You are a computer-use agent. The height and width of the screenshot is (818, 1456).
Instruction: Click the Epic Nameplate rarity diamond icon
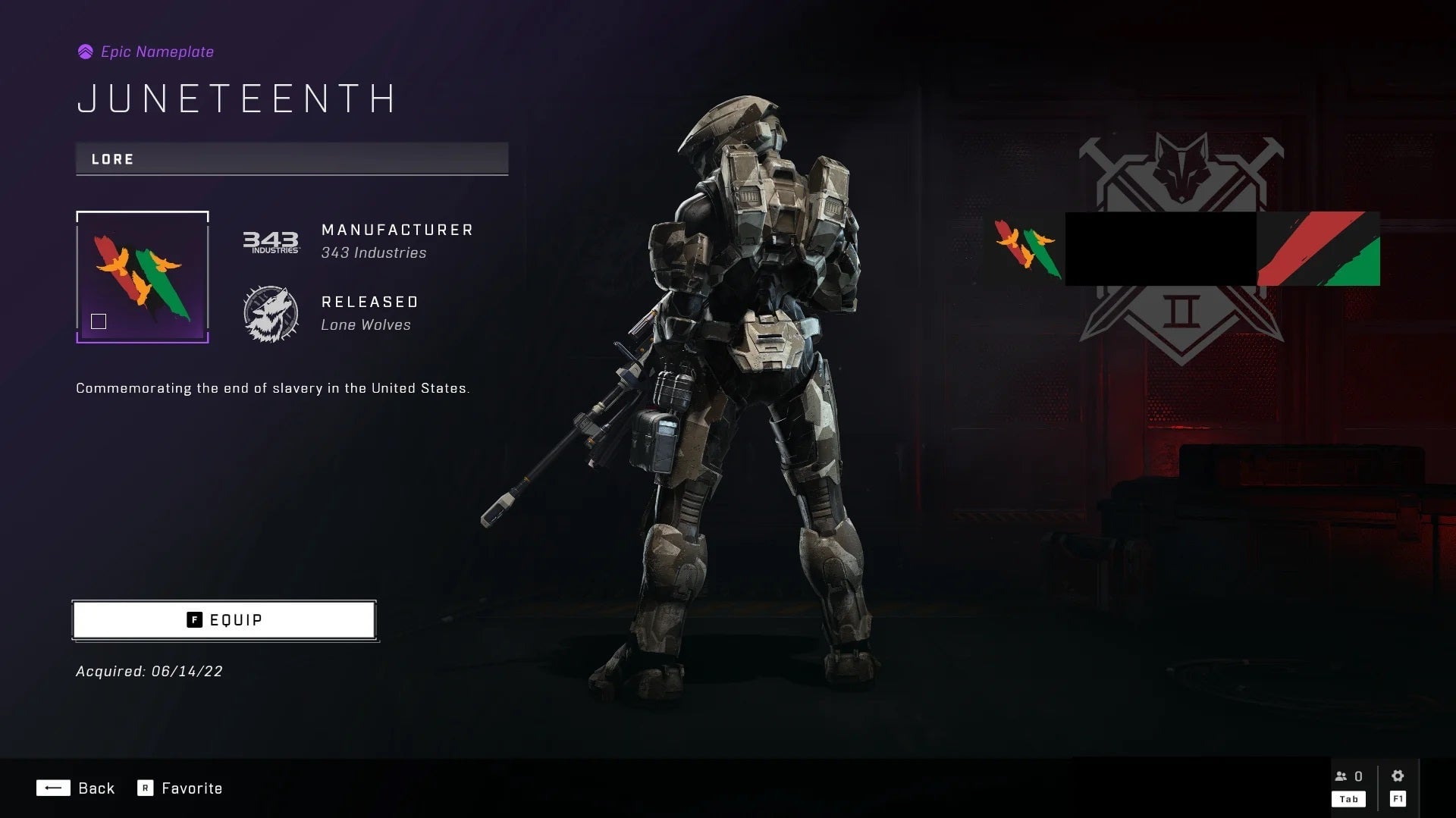(x=85, y=51)
